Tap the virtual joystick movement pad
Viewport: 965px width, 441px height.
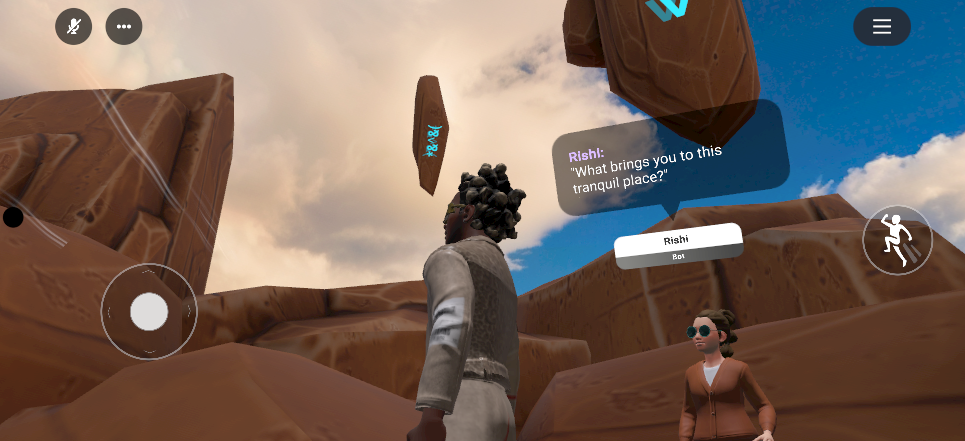tap(149, 312)
